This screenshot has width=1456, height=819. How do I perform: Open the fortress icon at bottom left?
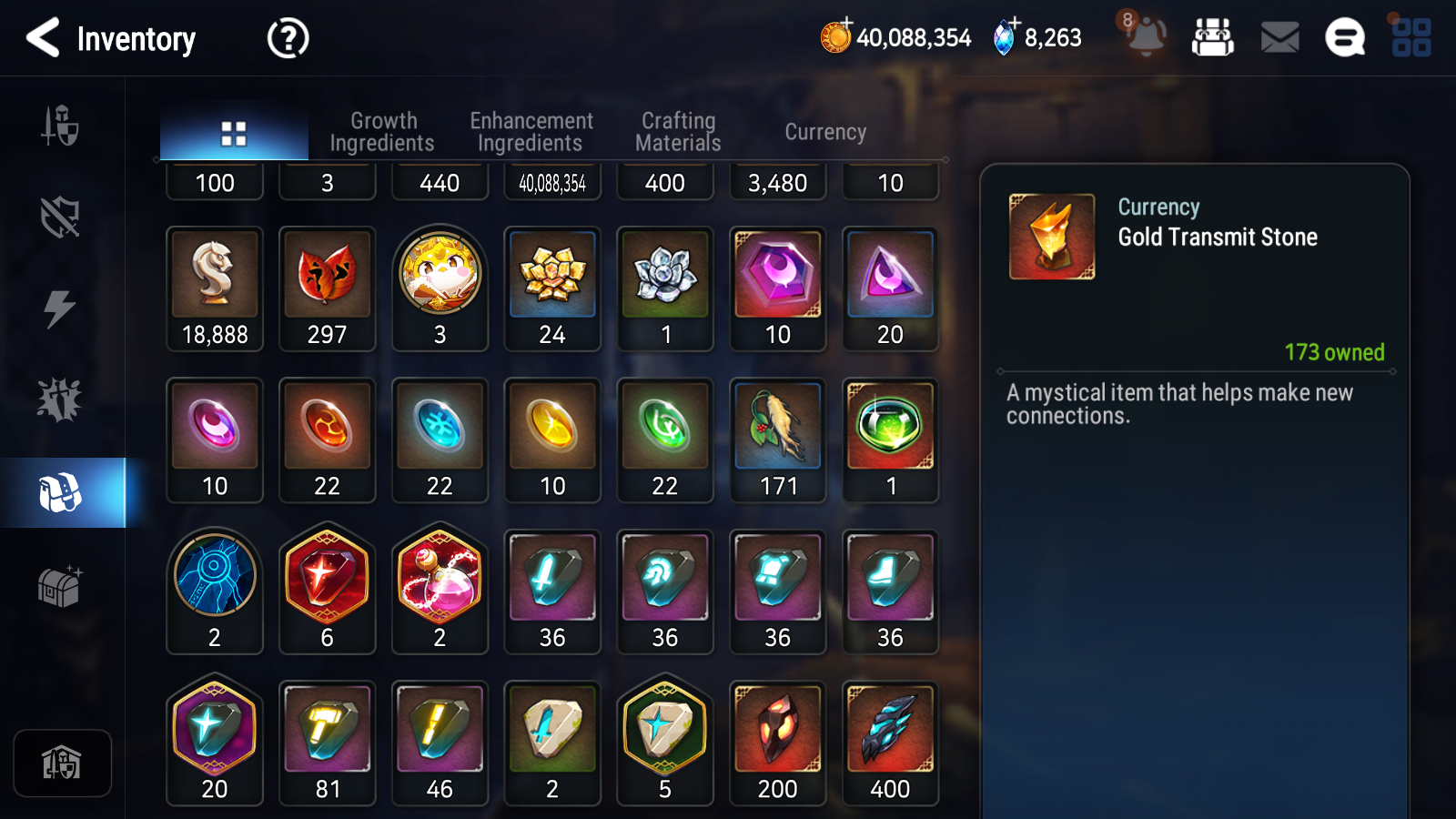click(62, 763)
